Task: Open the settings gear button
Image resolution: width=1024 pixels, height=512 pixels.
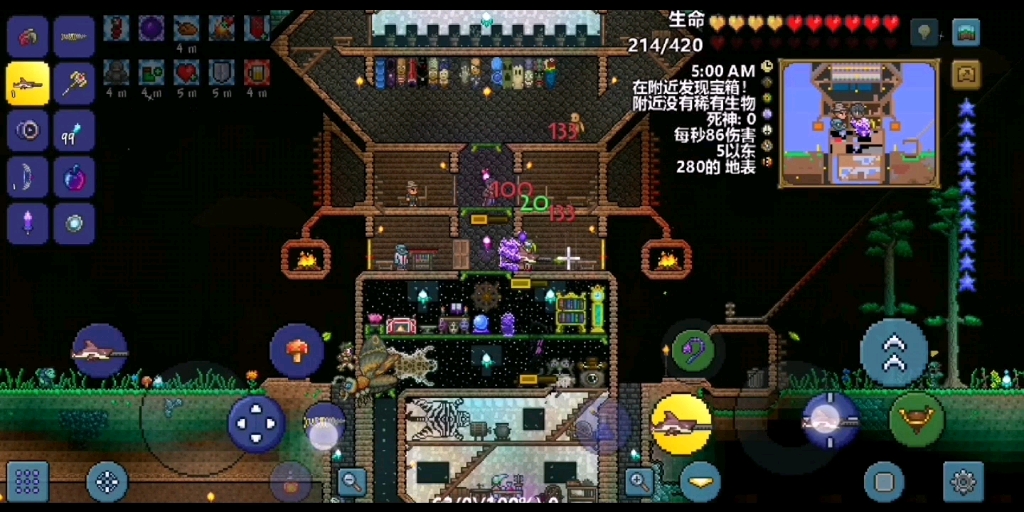Action: (963, 481)
